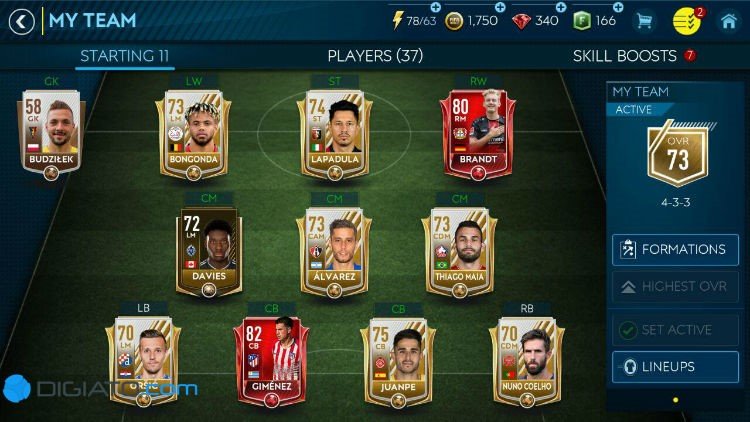Go back using the arrow button
The image size is (750, 422).
(21, 21)
